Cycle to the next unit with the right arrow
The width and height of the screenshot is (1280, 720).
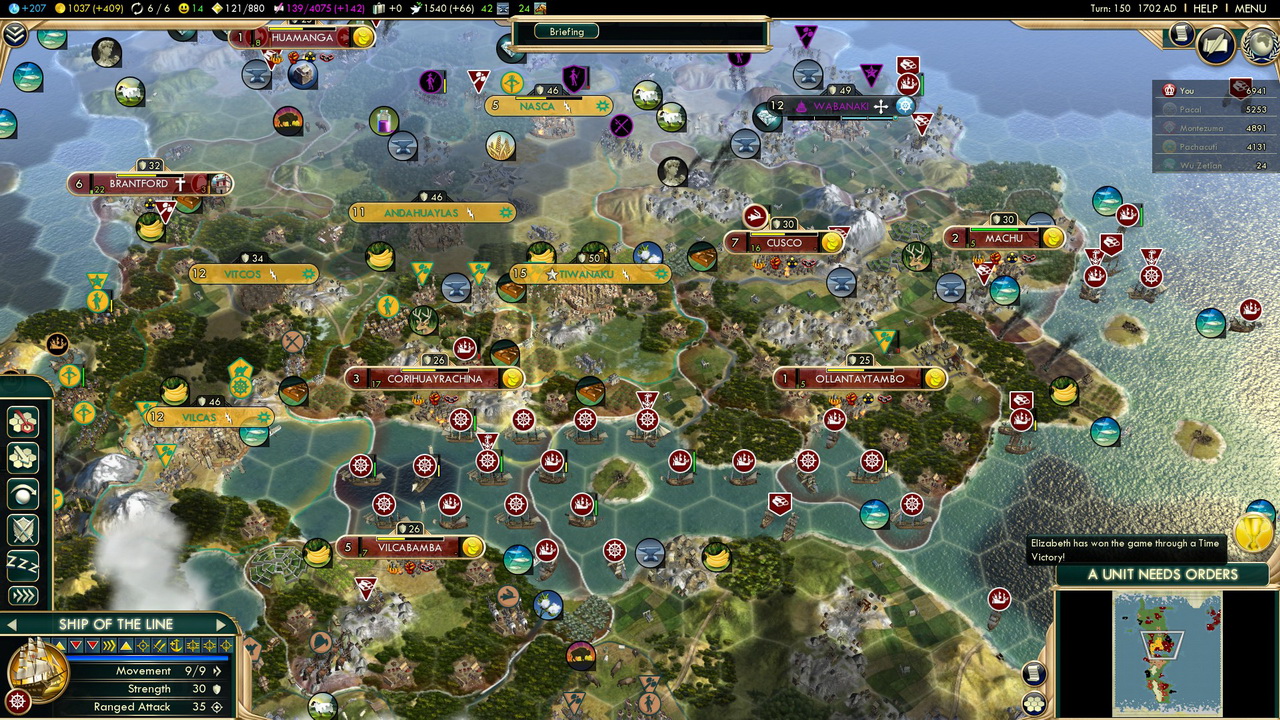click(x=221, y=623)
